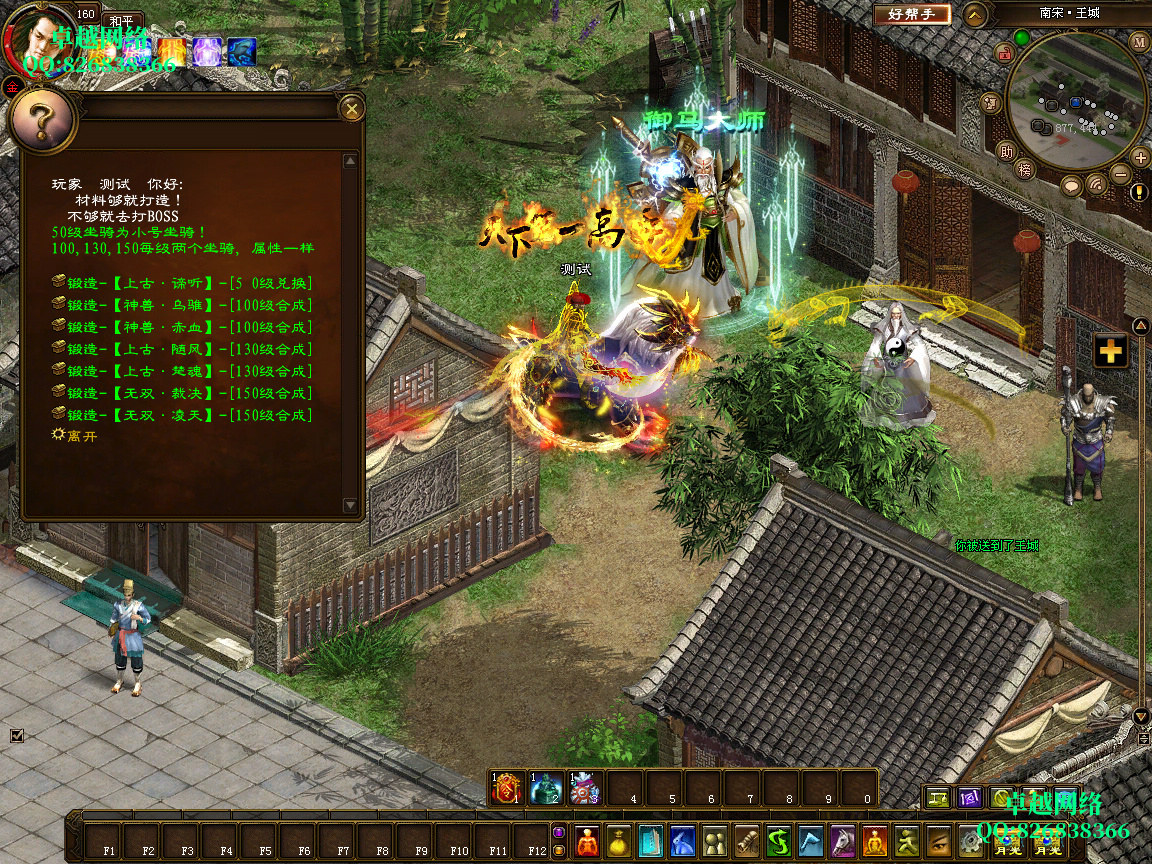
Task: Close the NPC dialogue window
Action: (351, 108)
